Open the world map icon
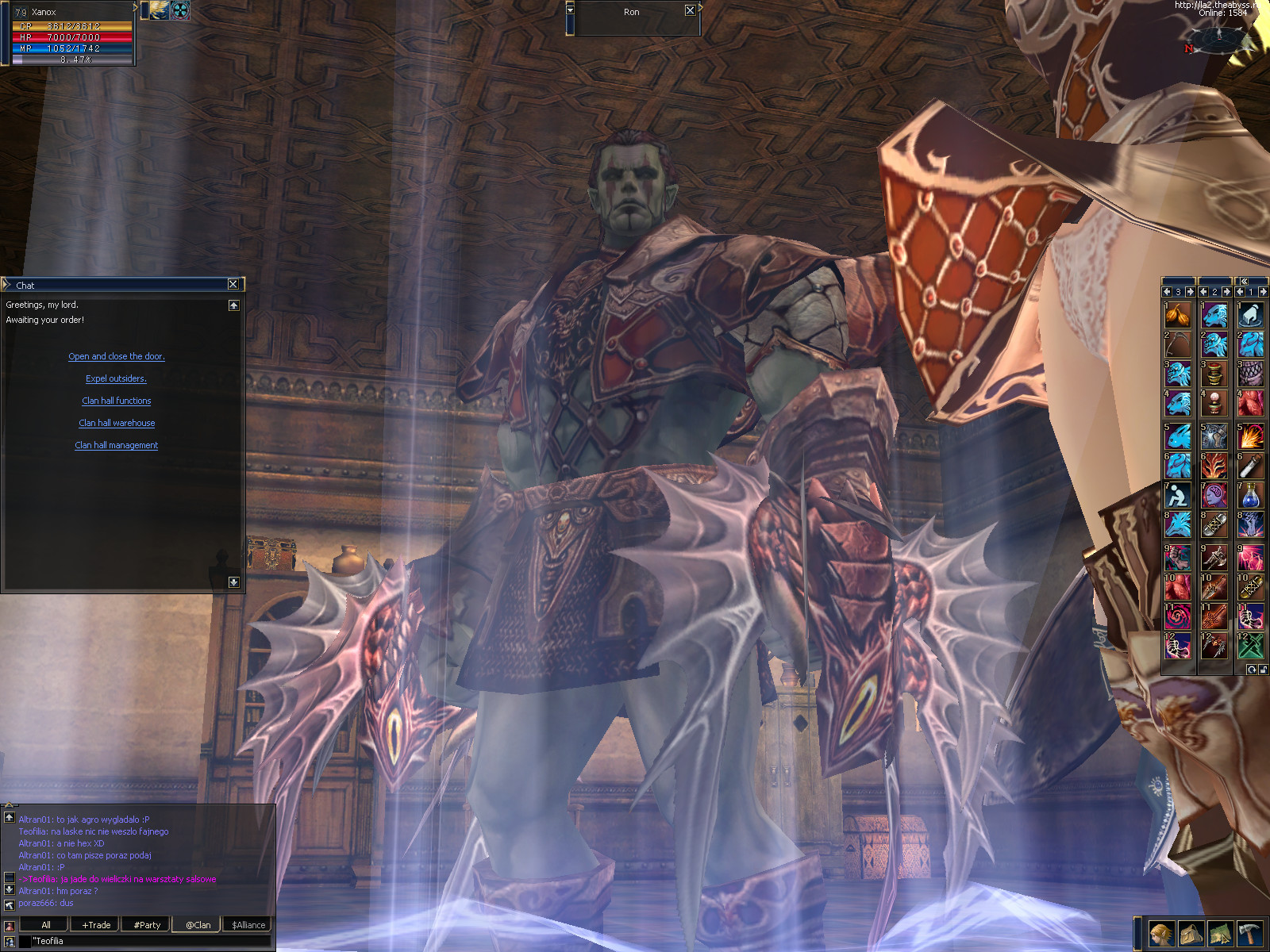Viewport: 1270px width, 952px height. click(1220, 933)
